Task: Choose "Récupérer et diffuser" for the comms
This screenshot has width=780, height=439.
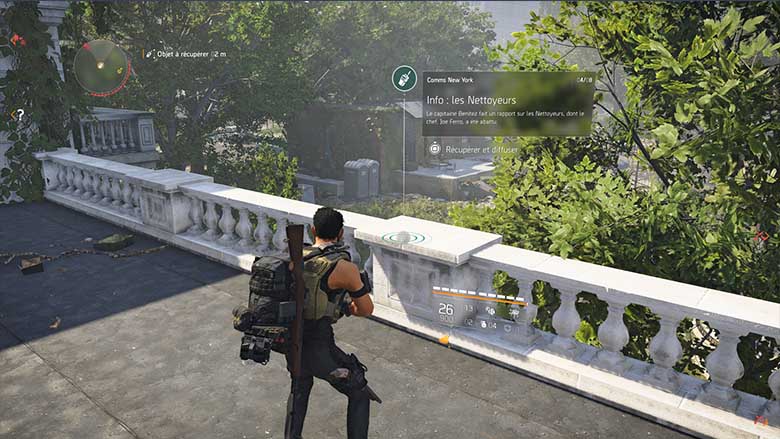Action: [x=474, y=149]
